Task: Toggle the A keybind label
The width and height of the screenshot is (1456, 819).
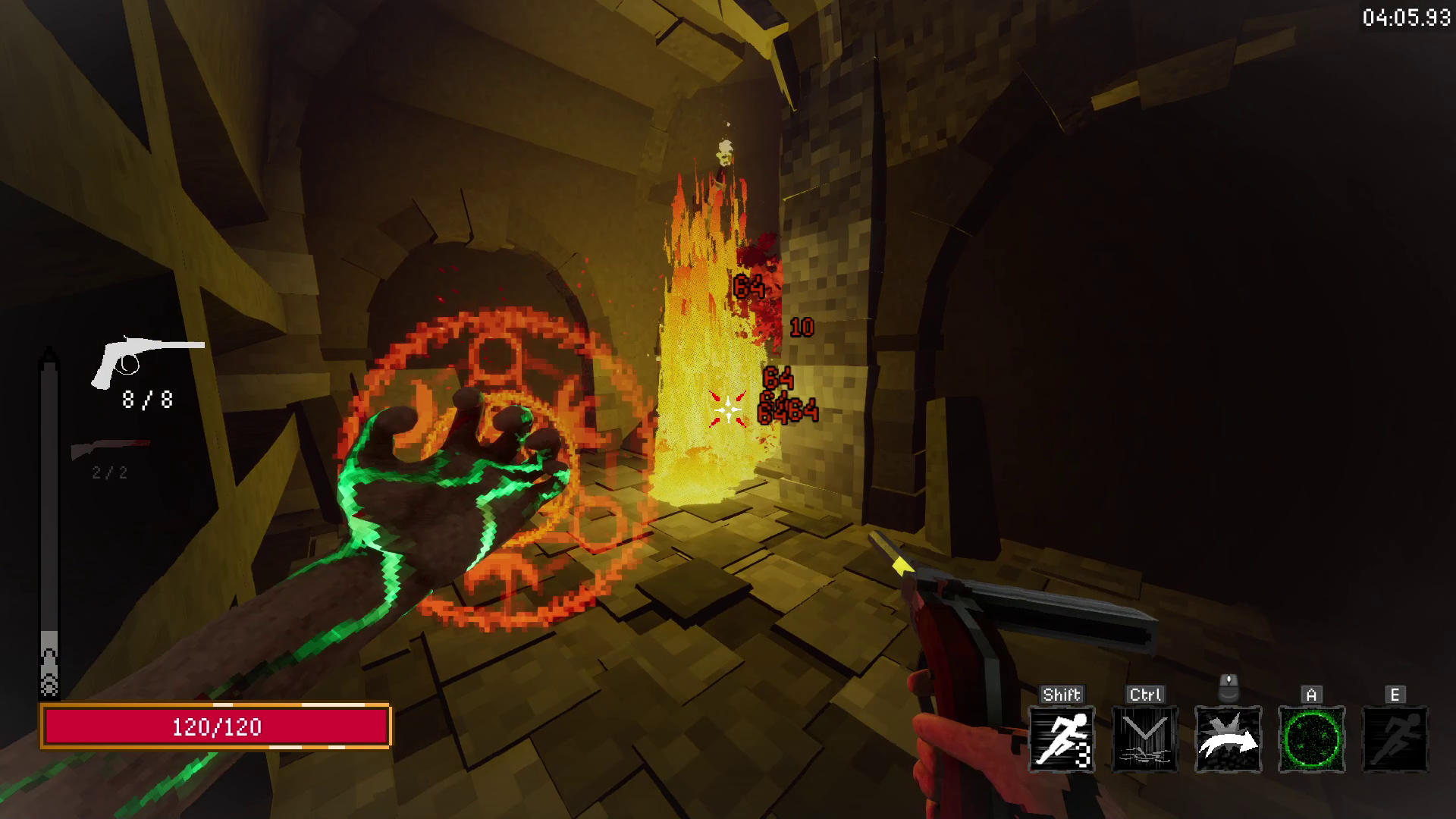Action: coord(1311,692)
